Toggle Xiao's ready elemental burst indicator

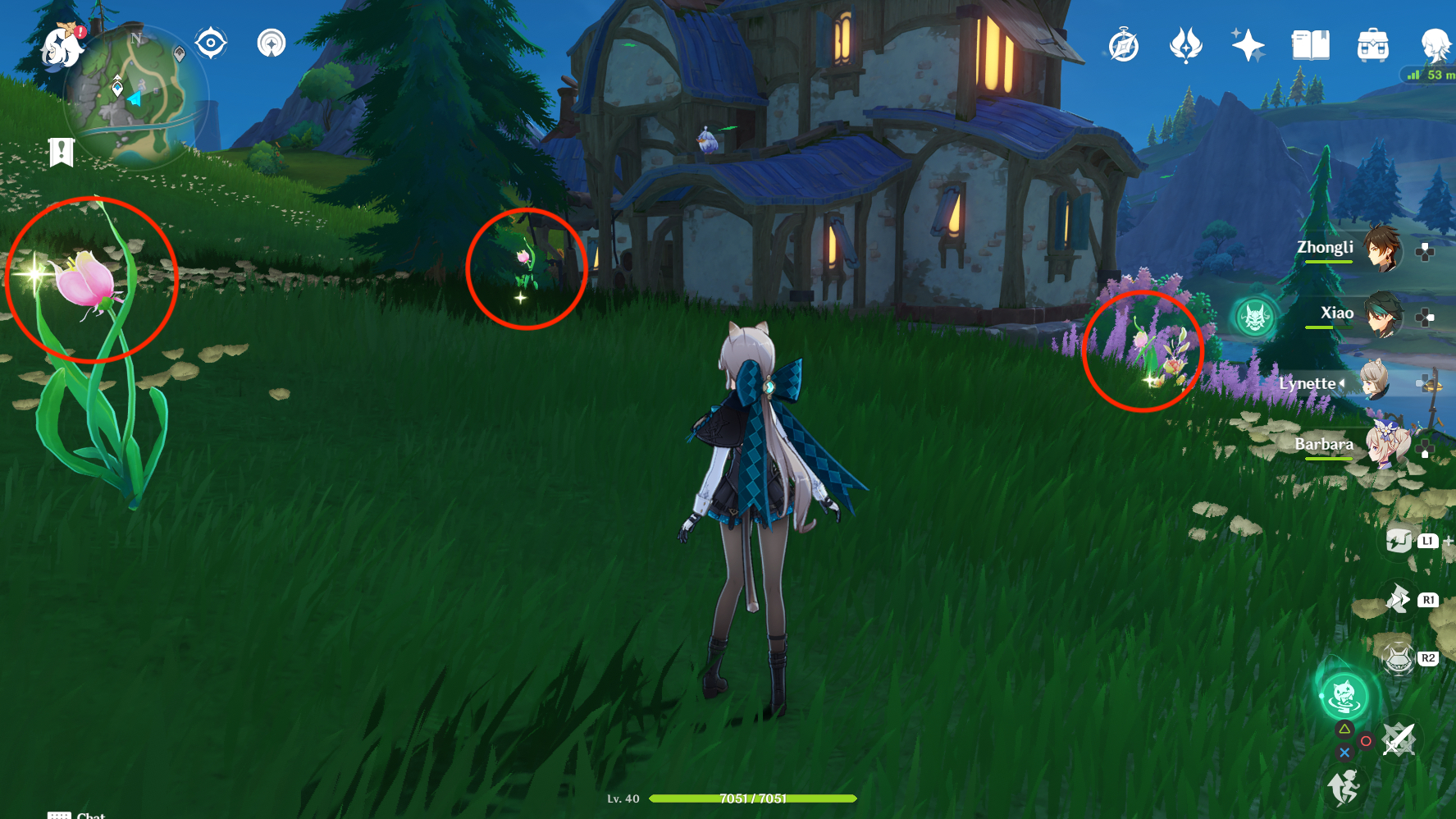pyautogui.click(x=1255, y=318)
